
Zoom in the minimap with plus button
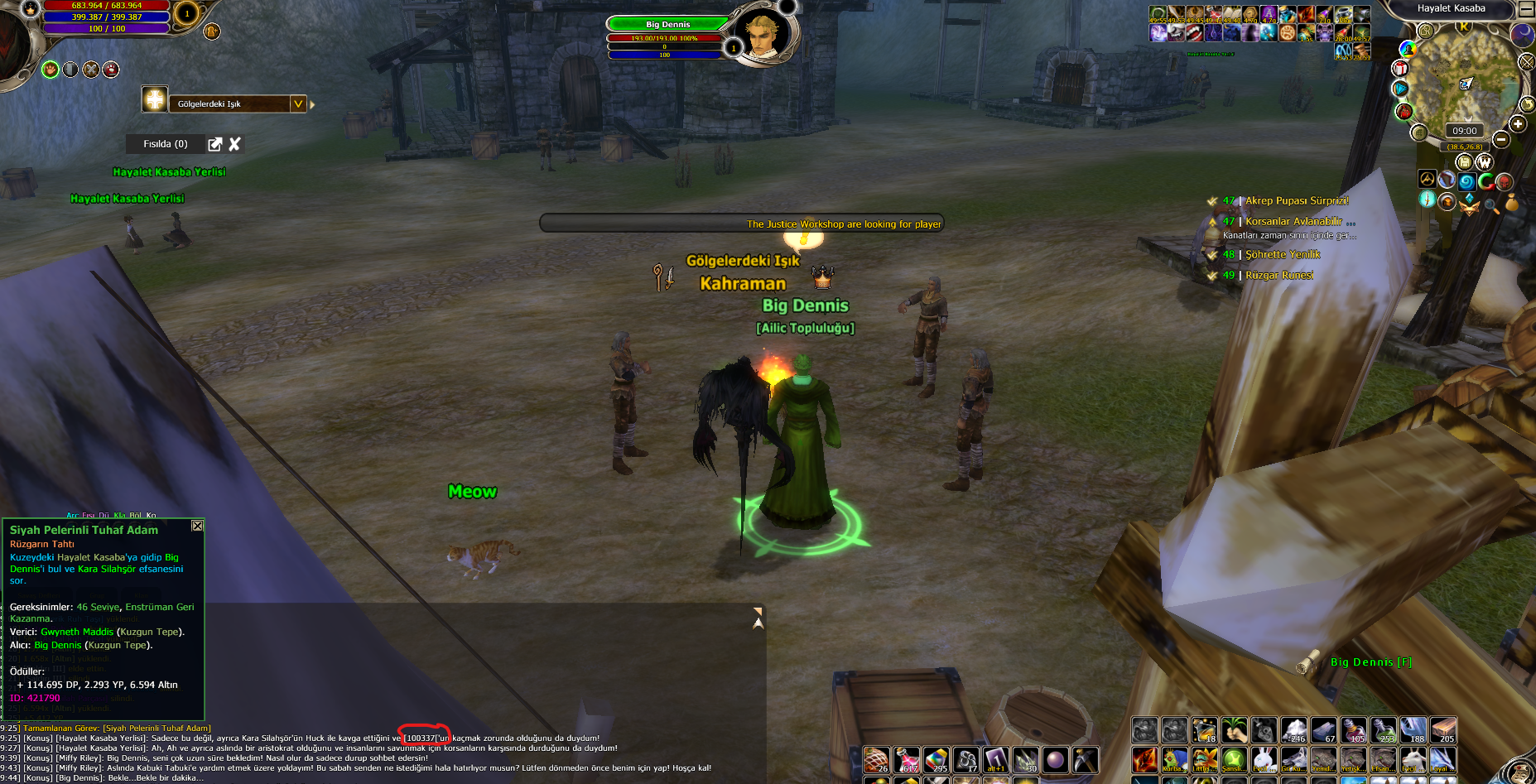(x=1517, y=124)
